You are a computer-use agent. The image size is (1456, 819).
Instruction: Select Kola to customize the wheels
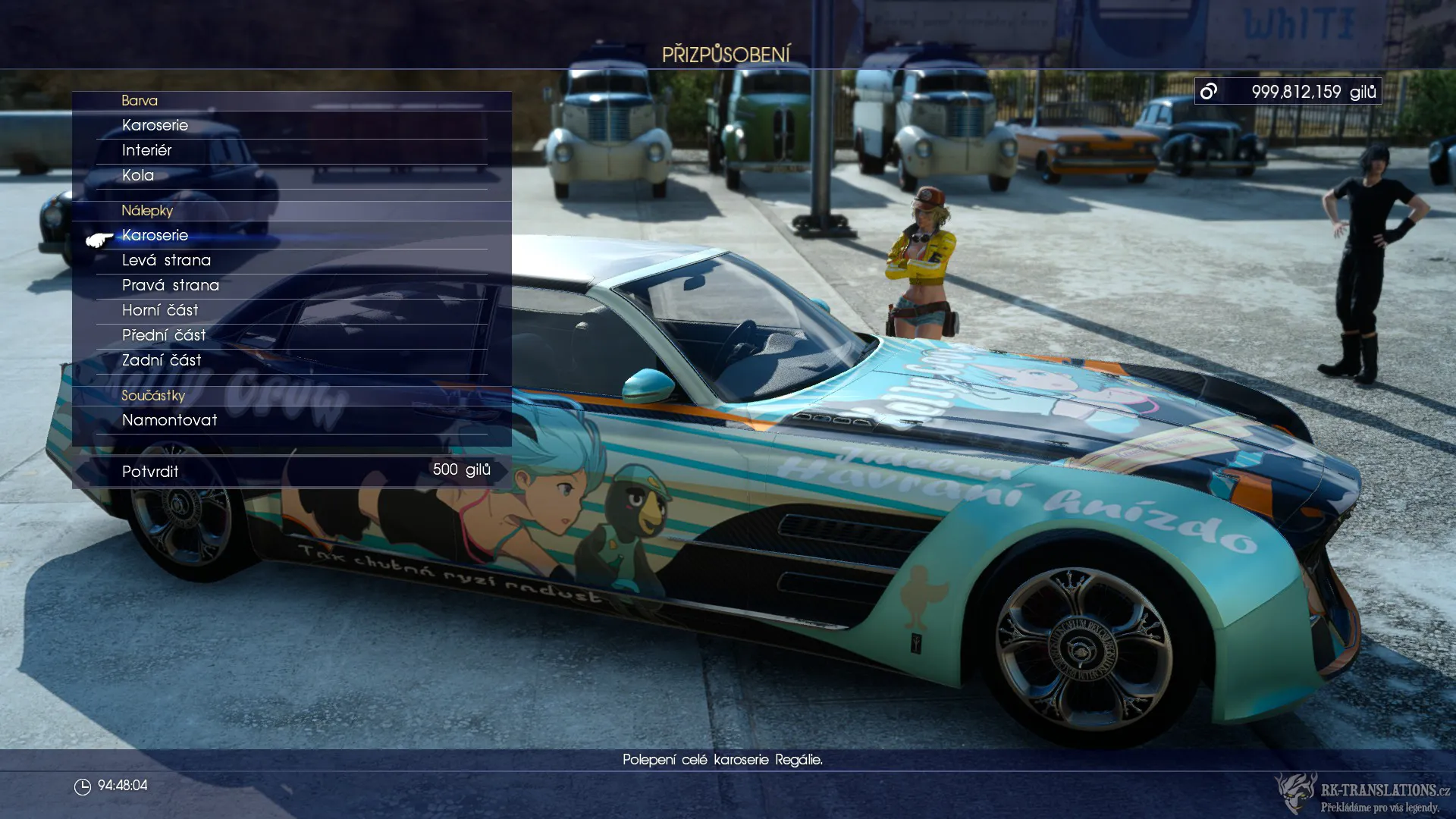(x=138, y=175)
